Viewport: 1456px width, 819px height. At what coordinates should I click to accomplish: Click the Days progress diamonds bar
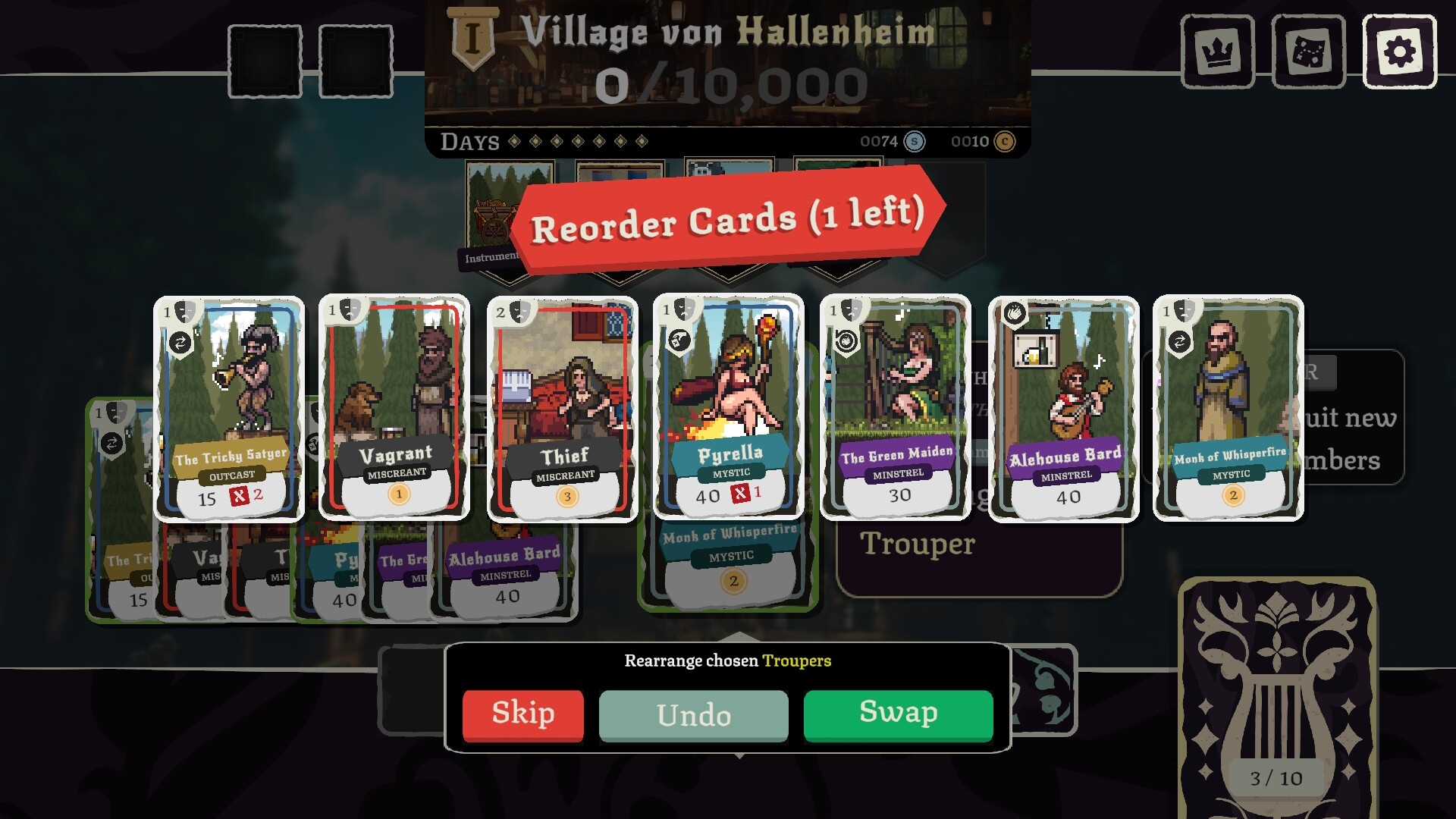click(x=575, y=140)
